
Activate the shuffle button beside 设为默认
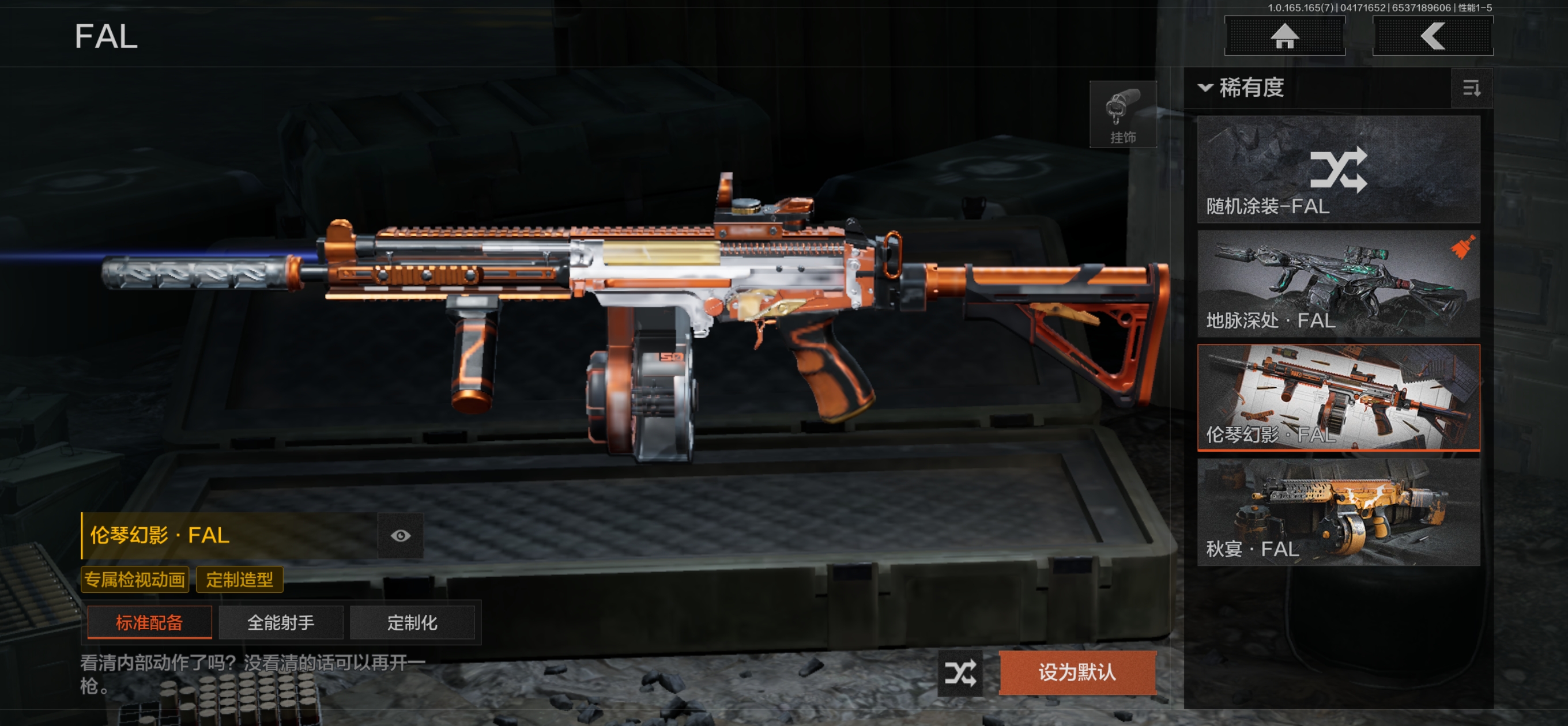pos(960,673)
